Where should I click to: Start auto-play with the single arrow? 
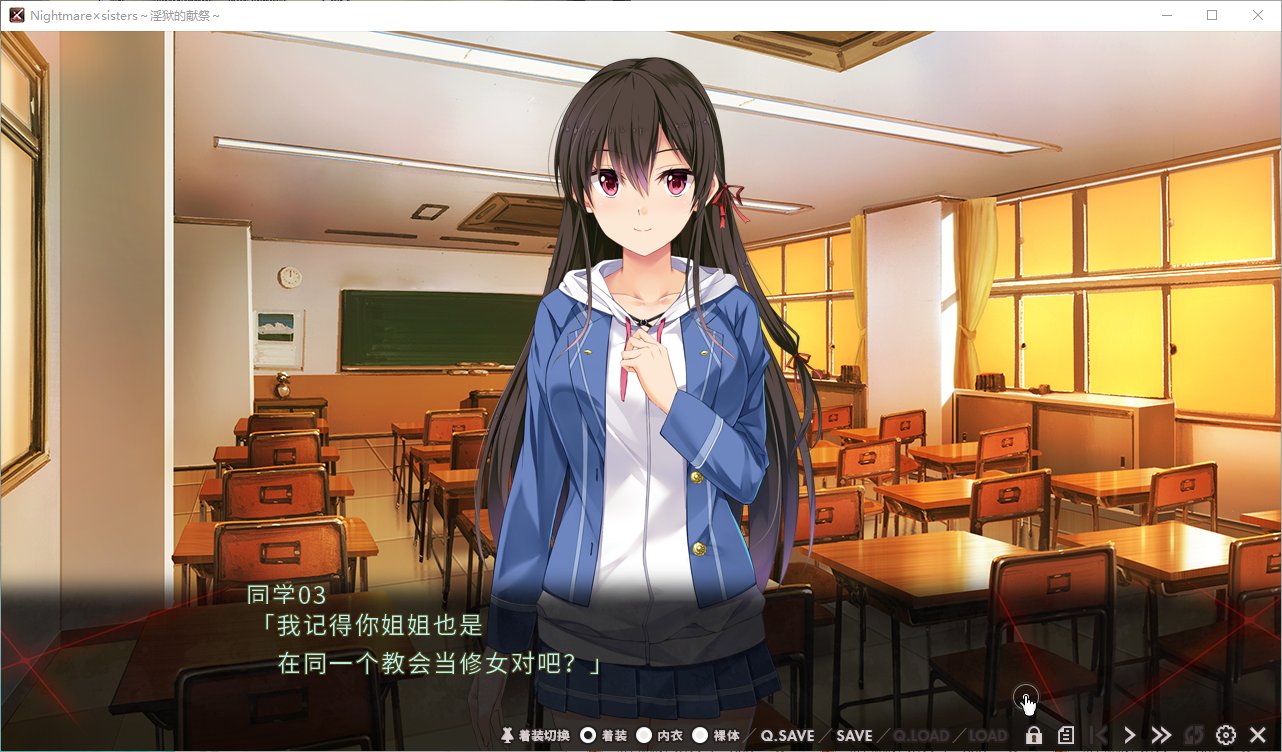tap(1129, 735)
